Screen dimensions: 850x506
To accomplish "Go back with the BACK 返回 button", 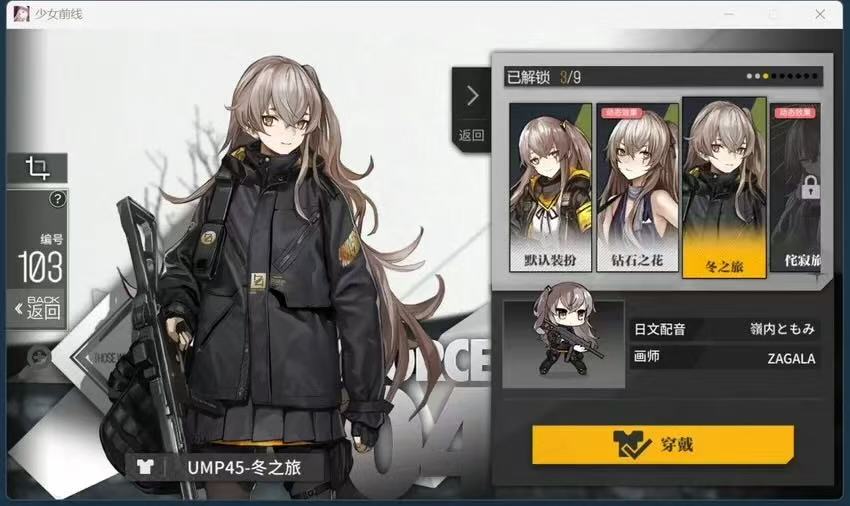I will click(x=36, y=307).
